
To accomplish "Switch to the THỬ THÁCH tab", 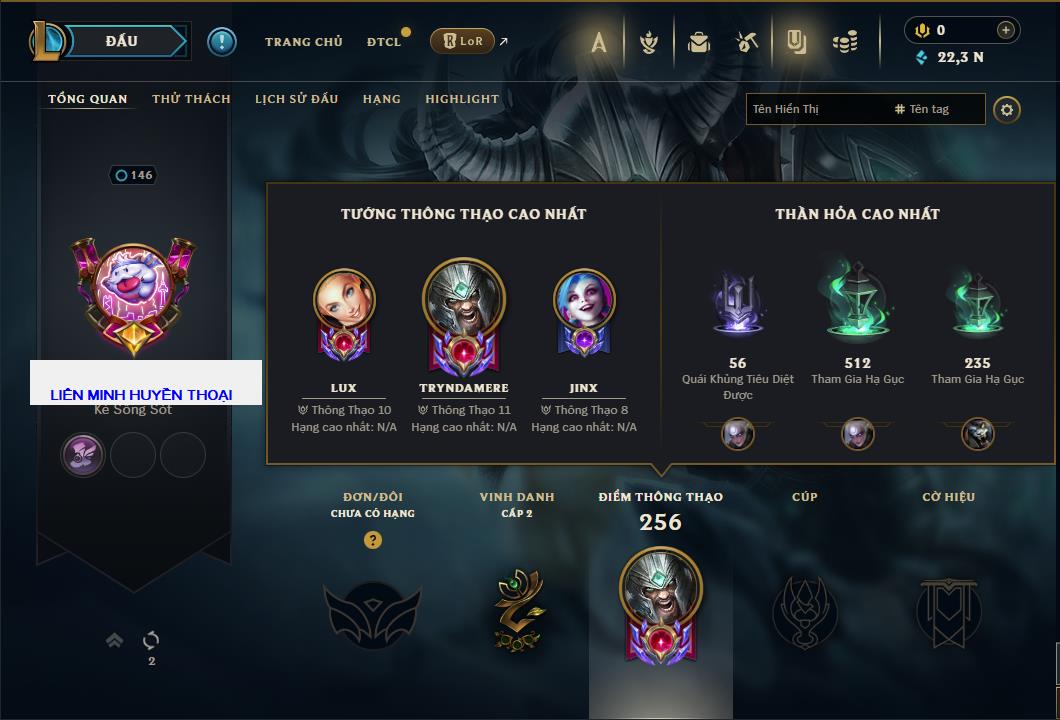I will pyautogui.click(x=191, y=99).
